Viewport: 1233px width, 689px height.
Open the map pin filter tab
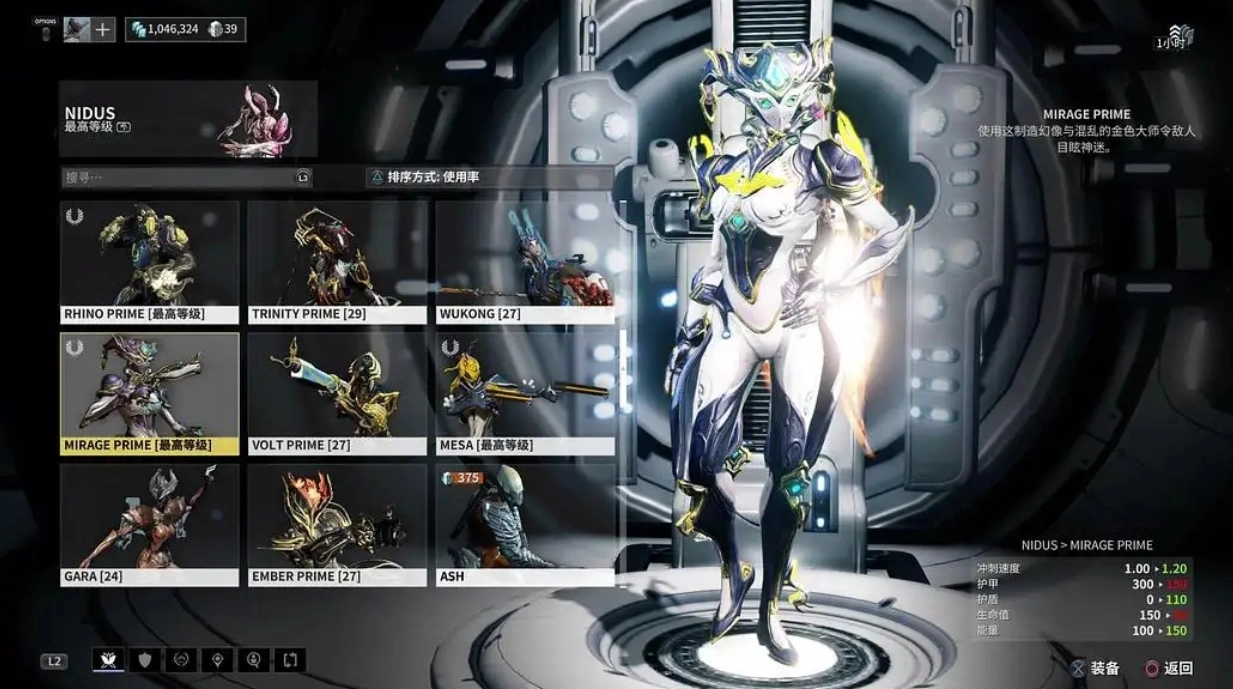coord(217,660)
